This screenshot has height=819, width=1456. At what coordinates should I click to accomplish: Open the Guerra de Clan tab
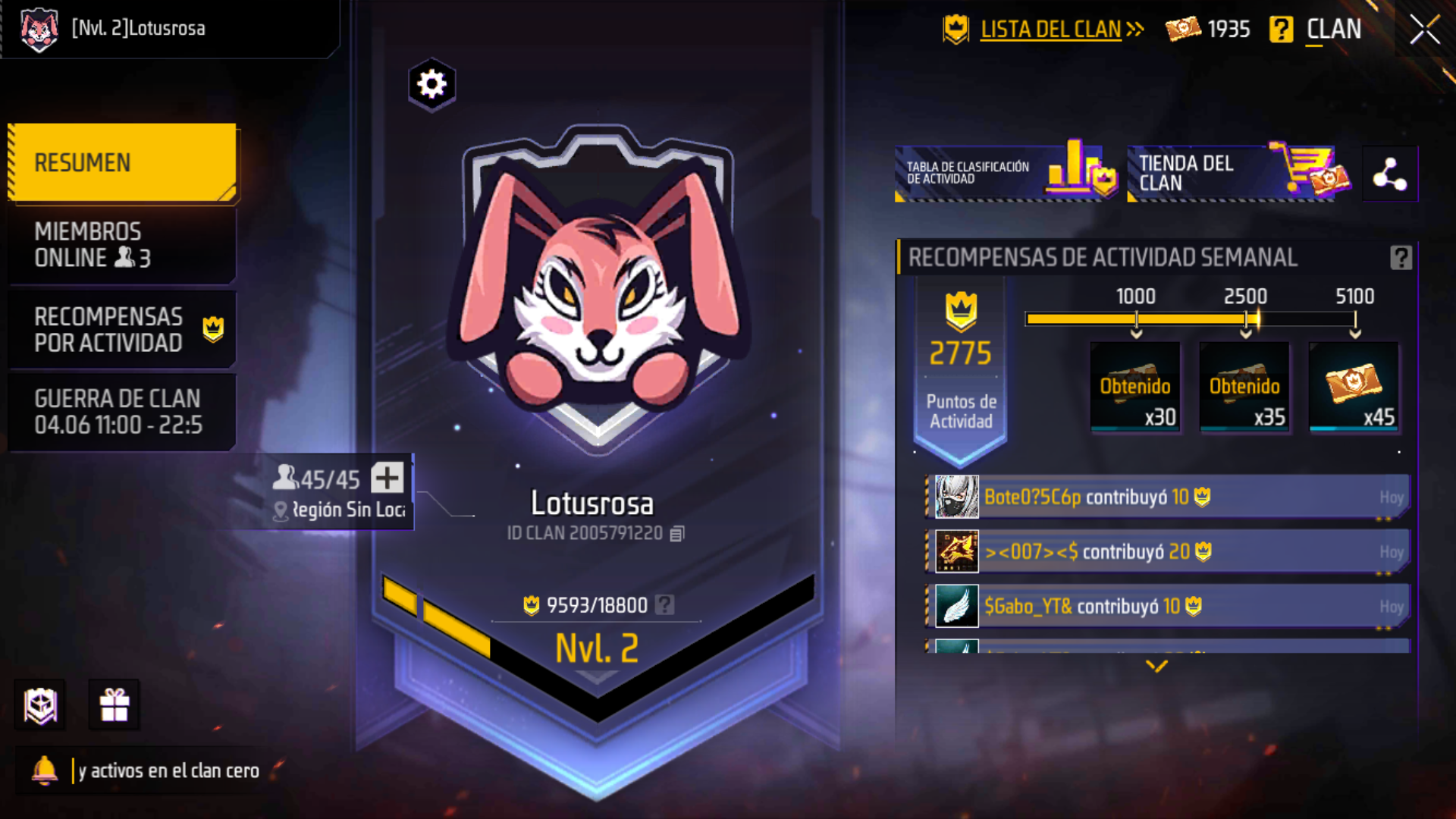coord(121,412)
